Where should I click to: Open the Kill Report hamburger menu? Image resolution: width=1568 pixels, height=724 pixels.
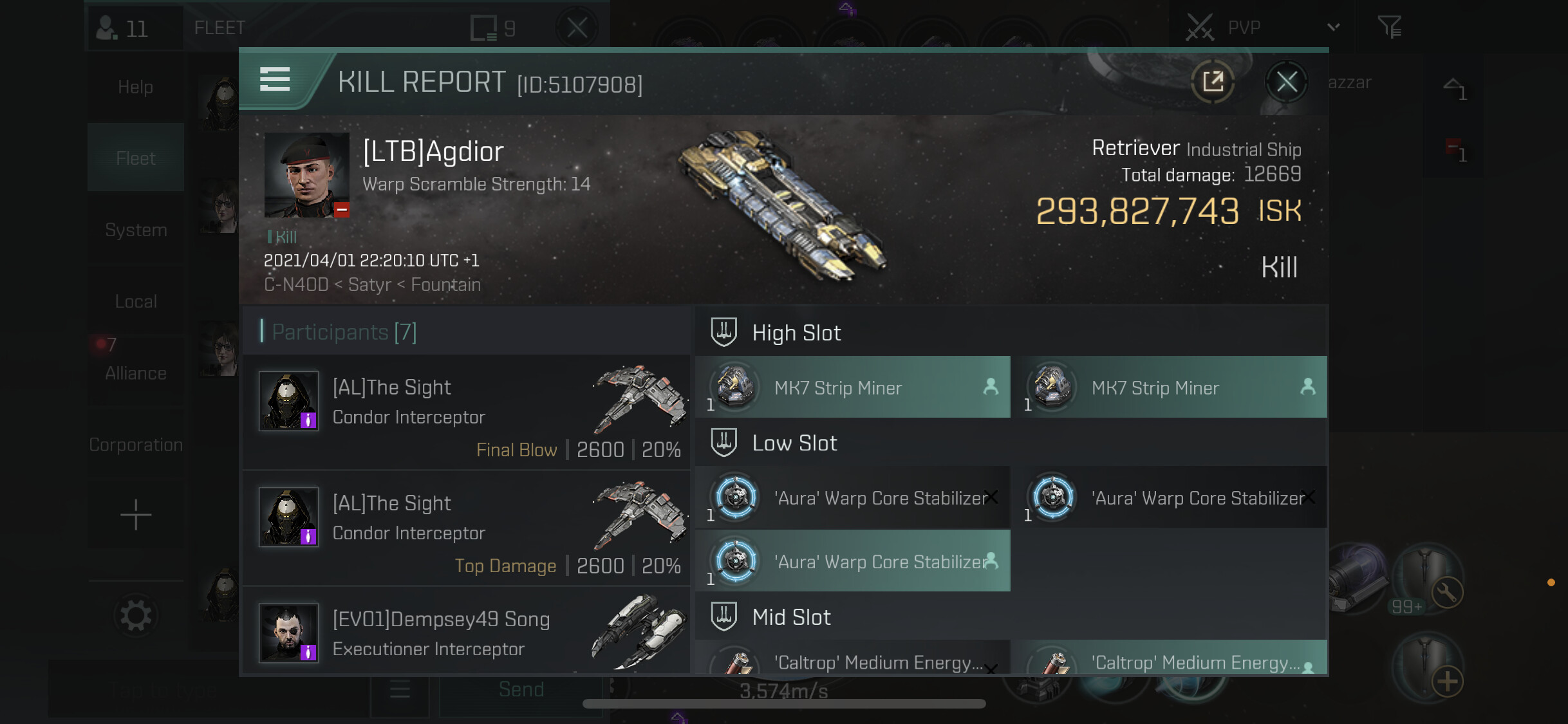point(275,79)
